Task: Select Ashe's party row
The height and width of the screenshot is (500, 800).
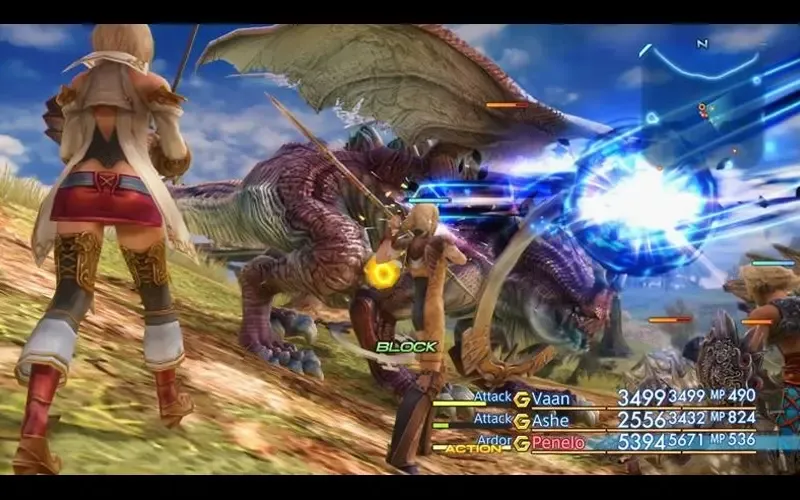Action: click(x=551, y=420)
